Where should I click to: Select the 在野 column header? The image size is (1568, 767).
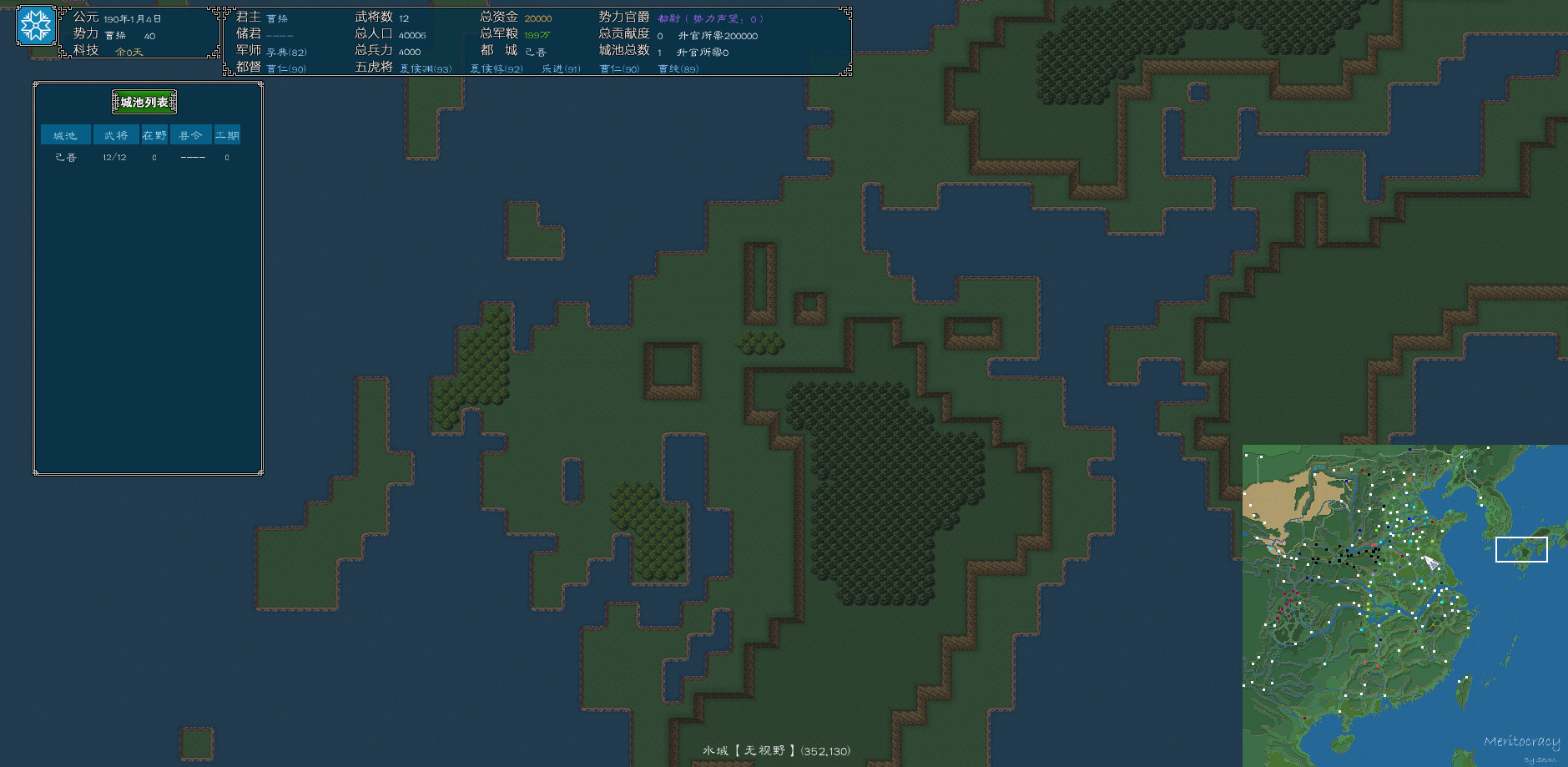pos(154,134)
